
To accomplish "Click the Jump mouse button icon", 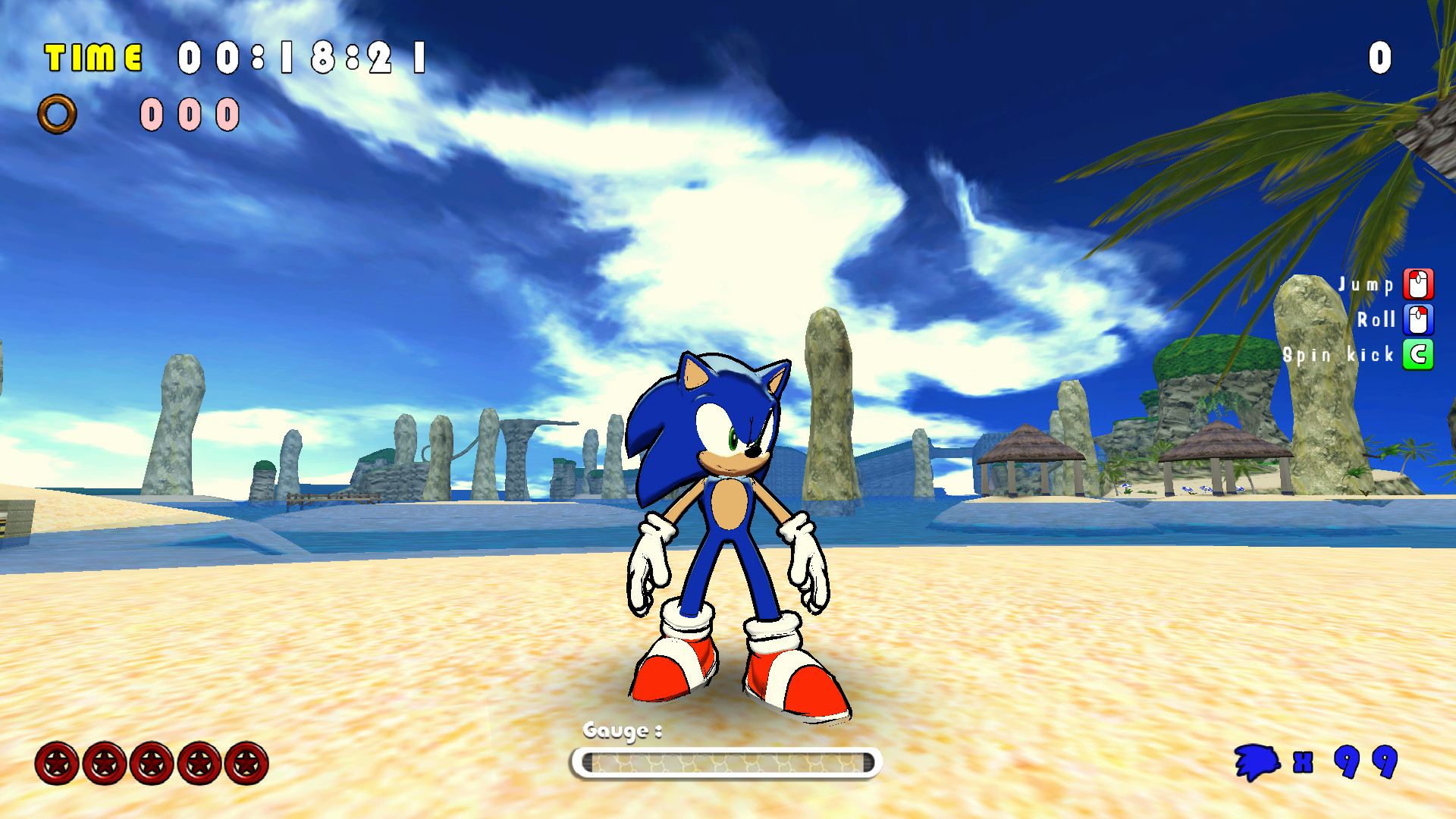I will (1417, 284).
